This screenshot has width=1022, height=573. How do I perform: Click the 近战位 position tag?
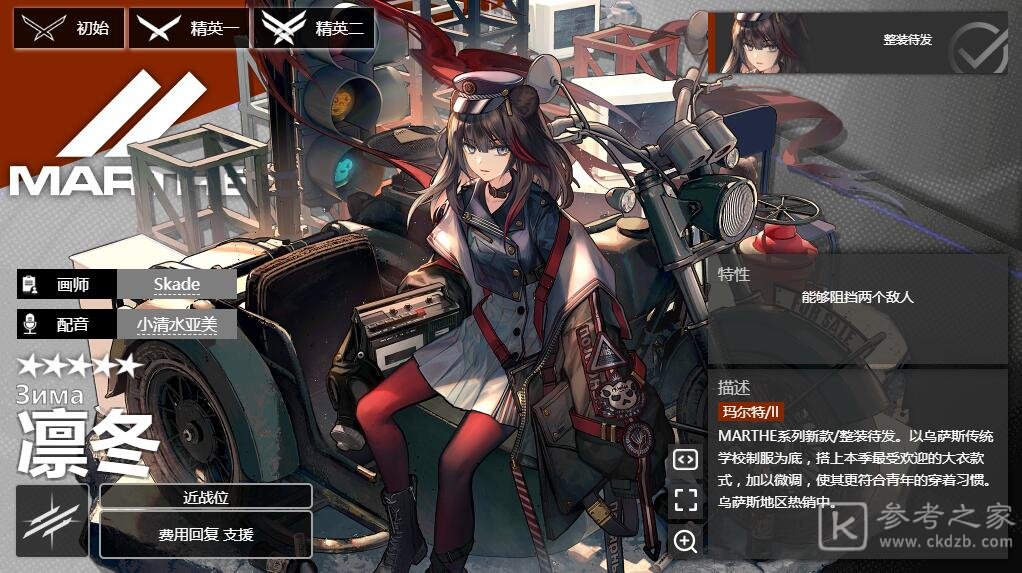tap(206, 497)
